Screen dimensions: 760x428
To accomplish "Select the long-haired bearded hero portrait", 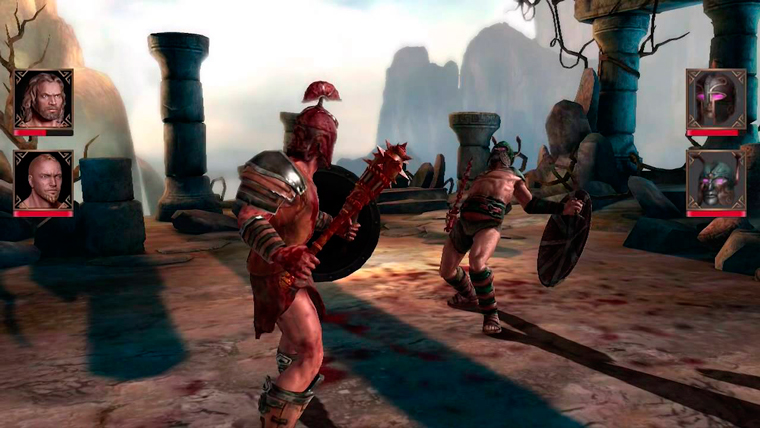I will 43,98.
